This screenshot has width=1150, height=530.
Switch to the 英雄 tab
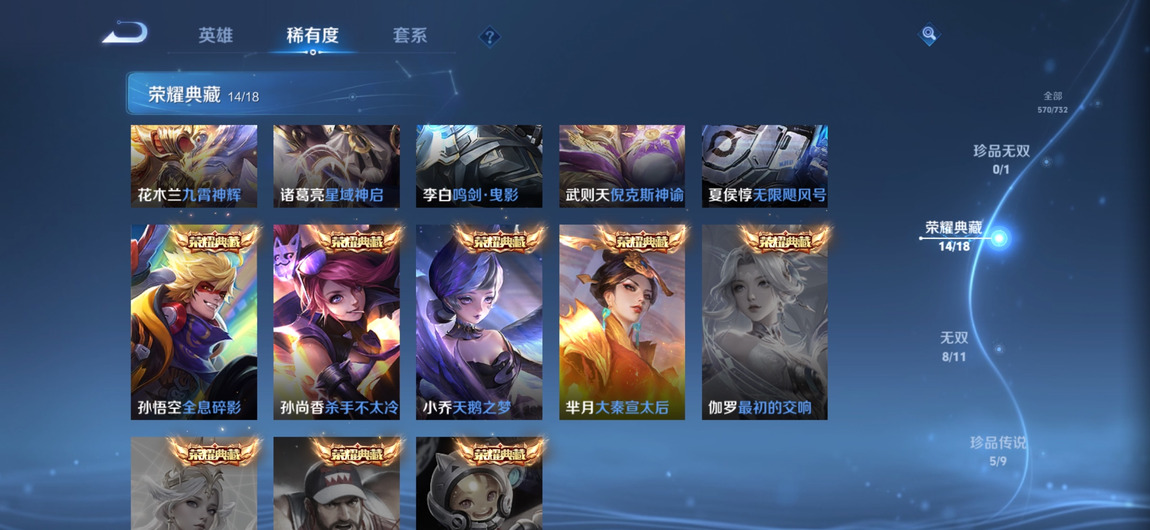coord(215,35)
